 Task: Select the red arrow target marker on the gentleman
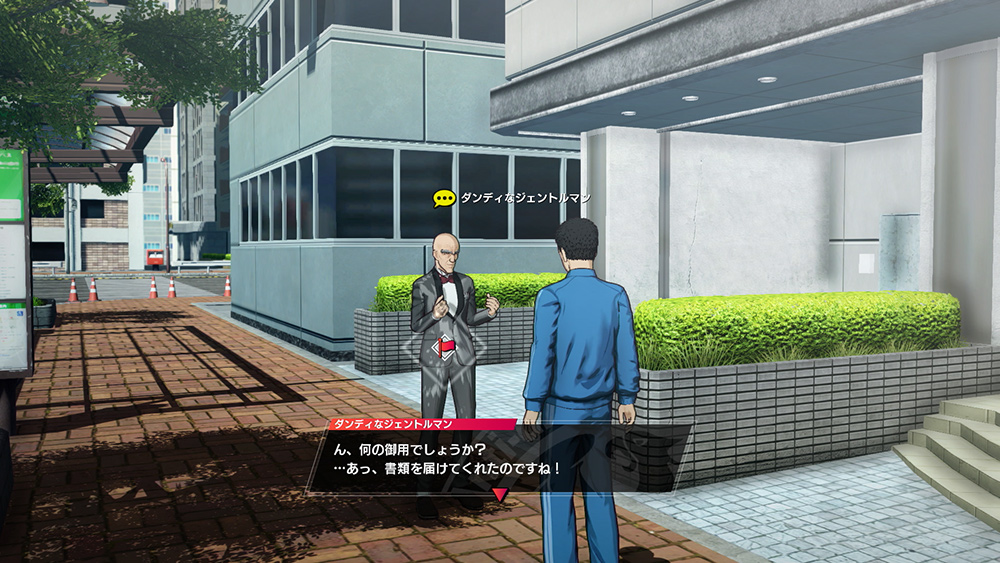coord(443,348)
